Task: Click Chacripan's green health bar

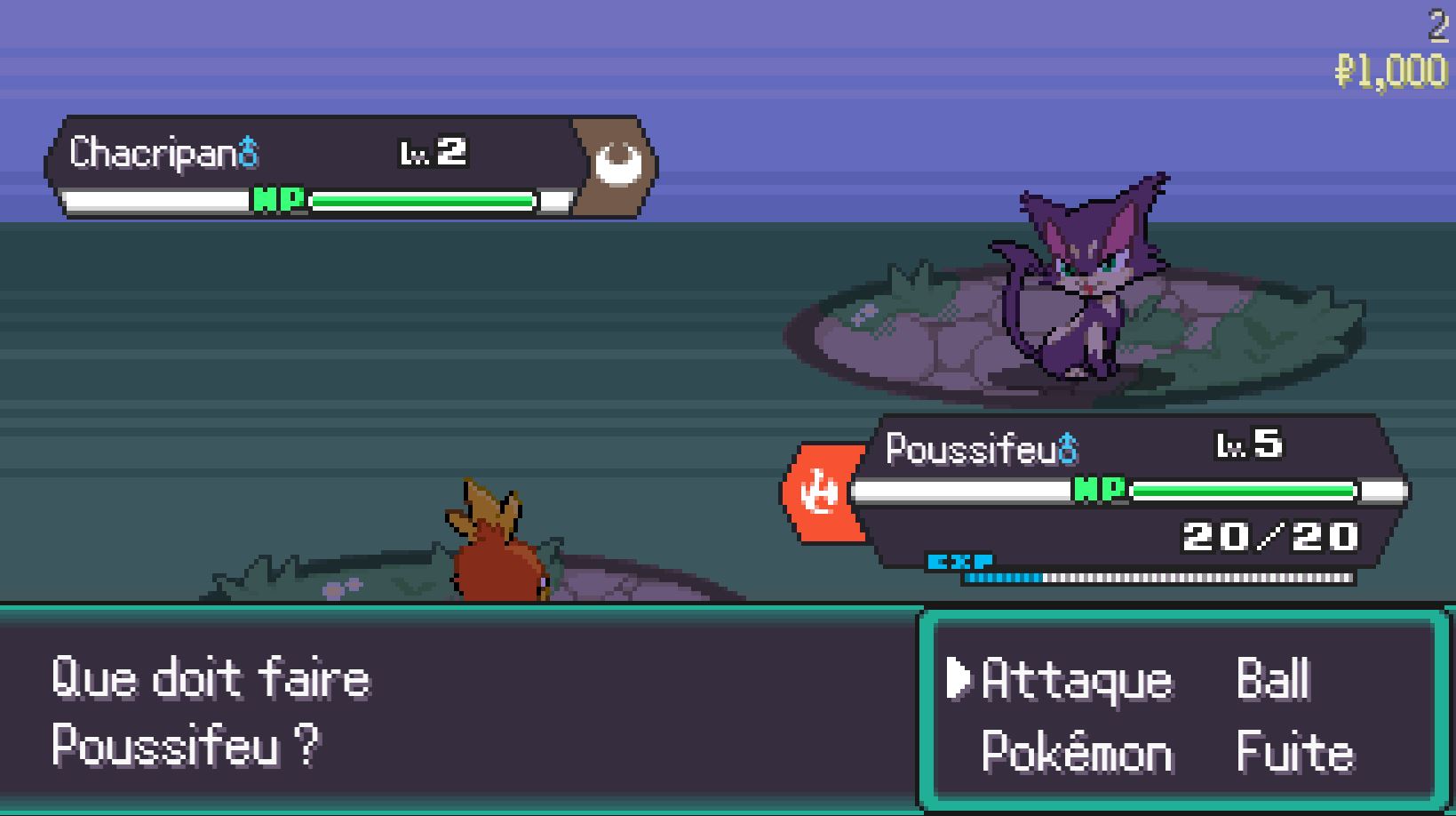Action: point(426,201)
